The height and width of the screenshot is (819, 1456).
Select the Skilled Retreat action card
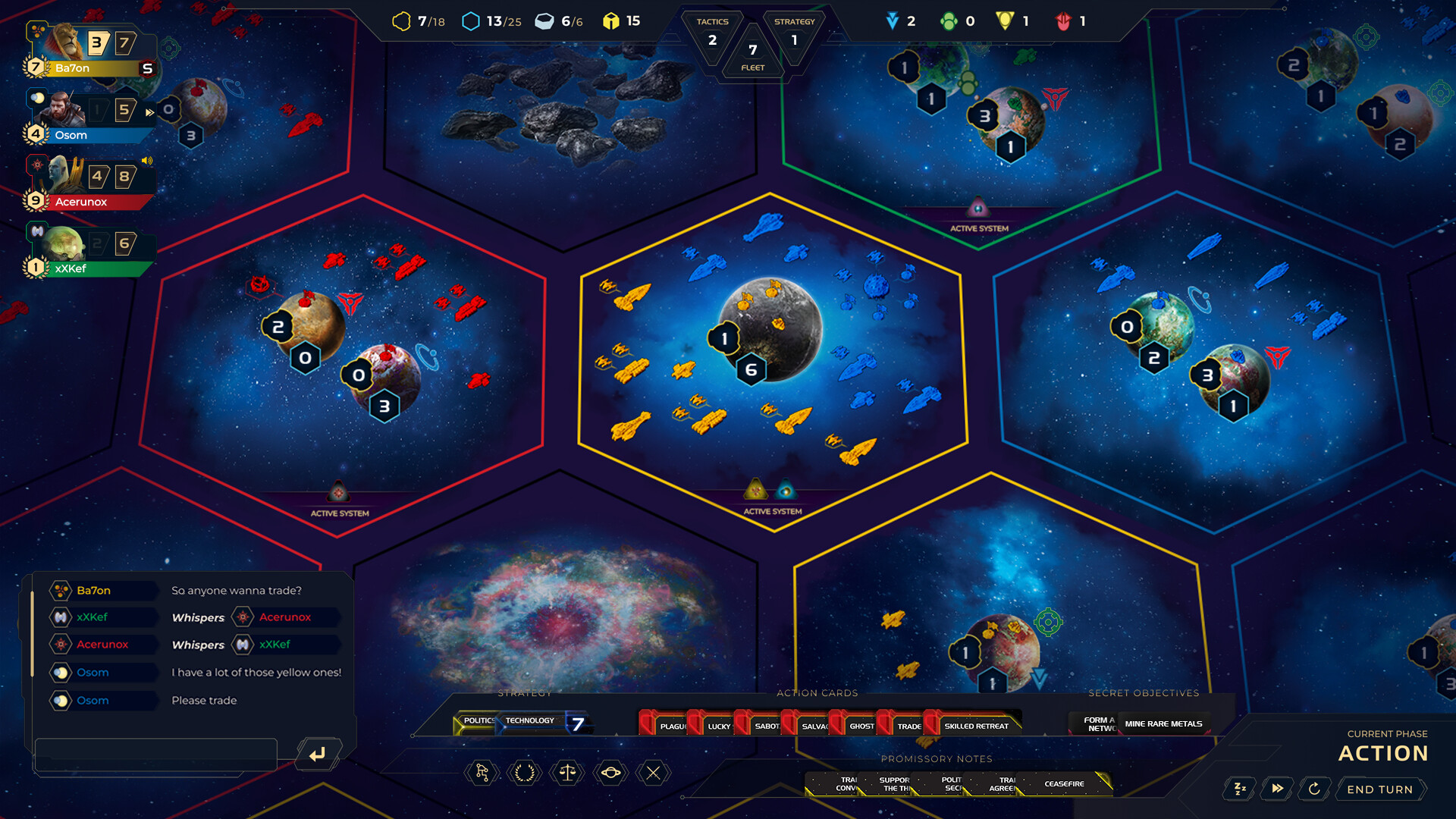tap(978, 725)
